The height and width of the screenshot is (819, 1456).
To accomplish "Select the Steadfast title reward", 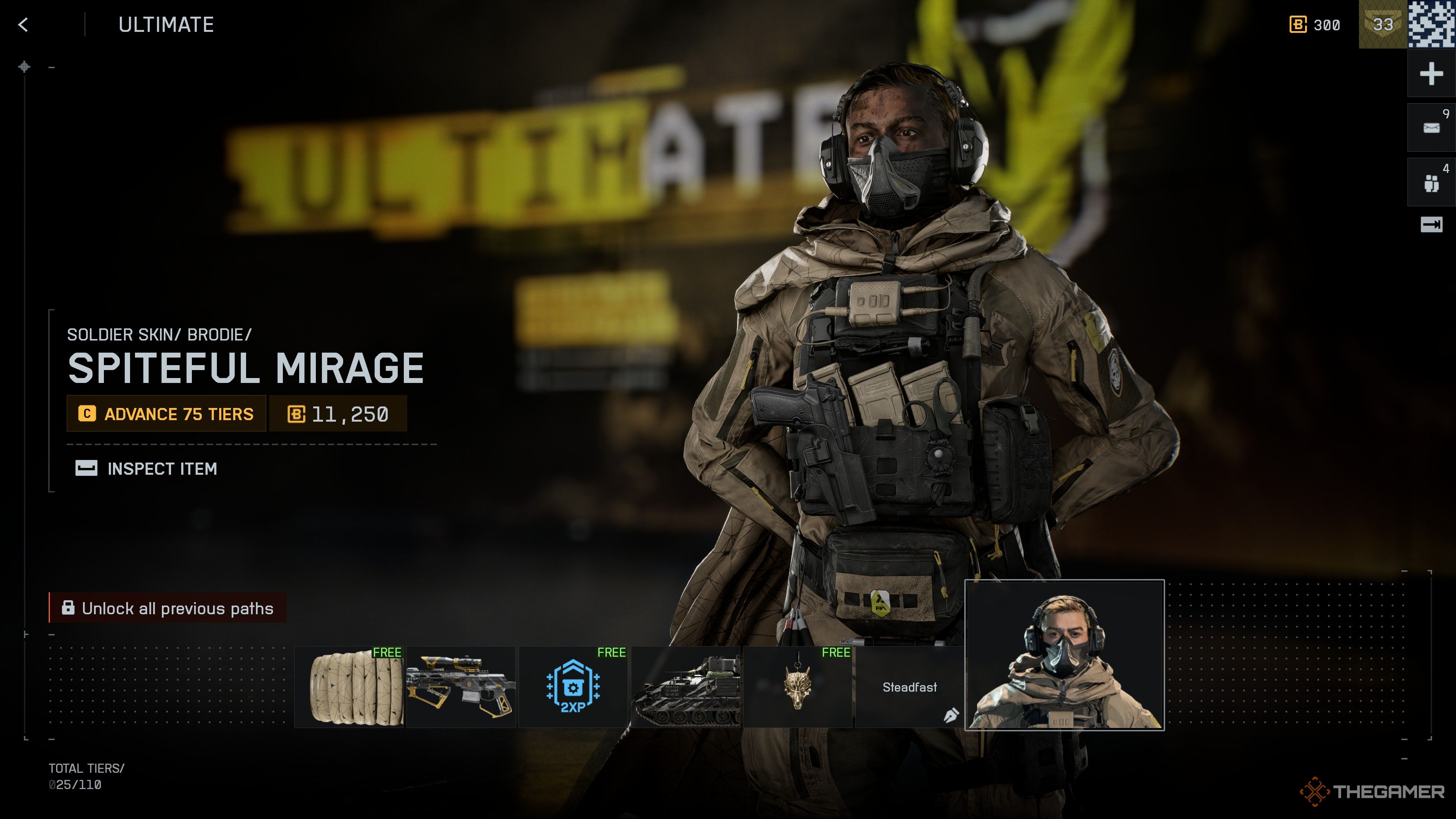I will coord(910,687).
